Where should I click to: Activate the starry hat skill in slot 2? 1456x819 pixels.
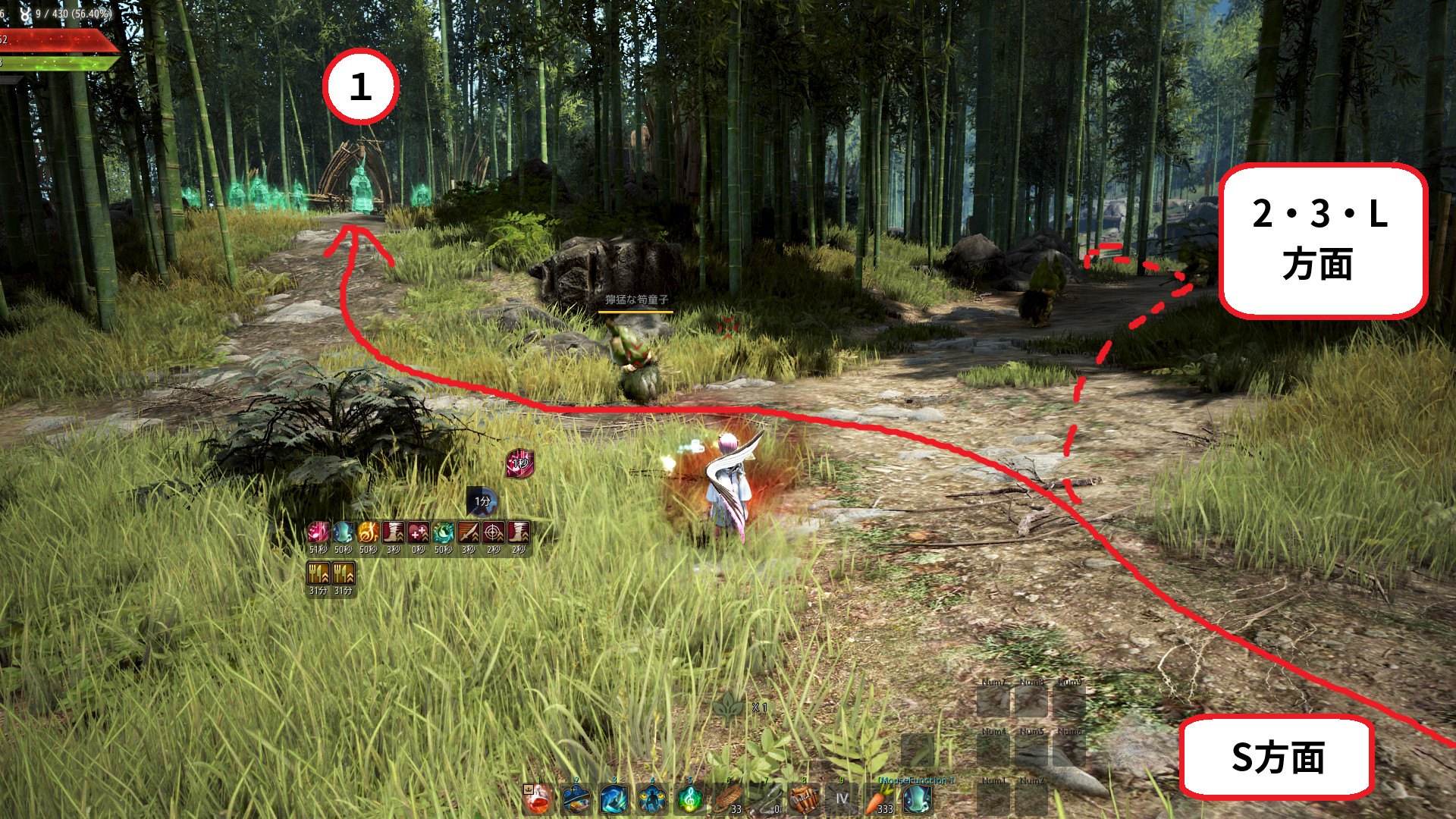576,799
